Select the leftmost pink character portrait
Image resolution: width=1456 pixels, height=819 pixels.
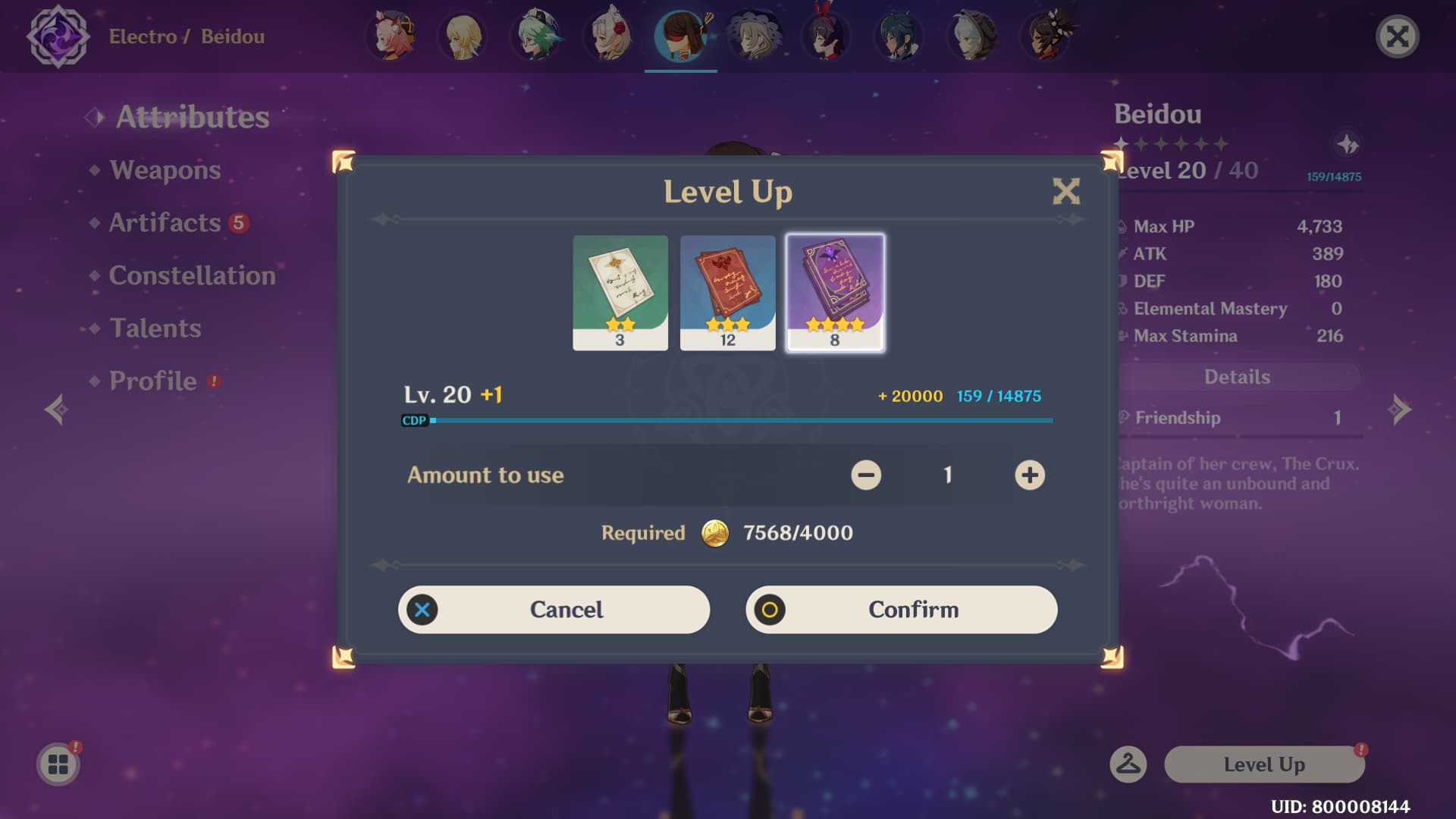pos(391,36)
